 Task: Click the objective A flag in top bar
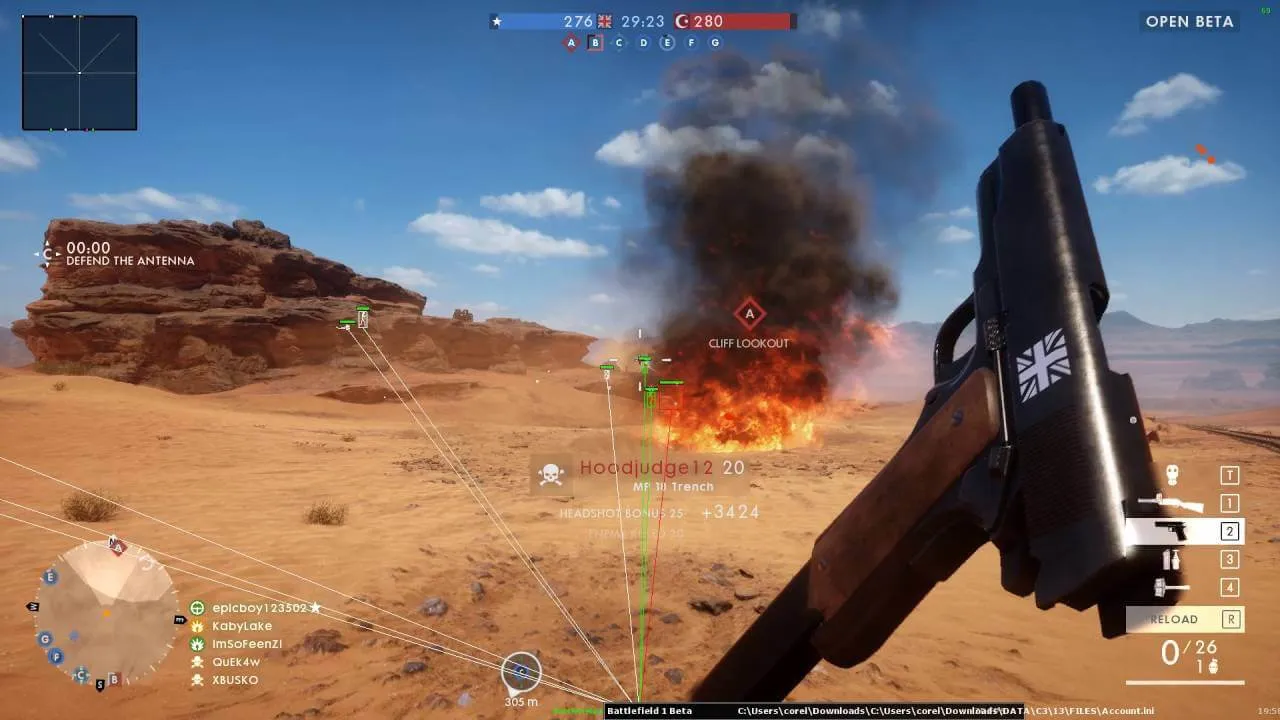(571, 42)
